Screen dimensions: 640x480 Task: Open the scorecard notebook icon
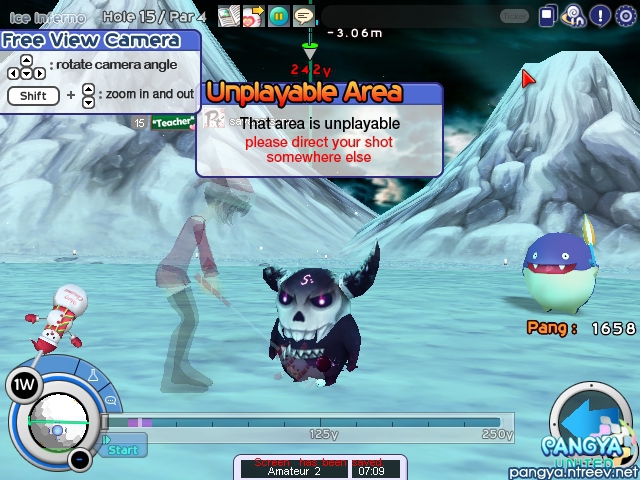pos(229,15)
